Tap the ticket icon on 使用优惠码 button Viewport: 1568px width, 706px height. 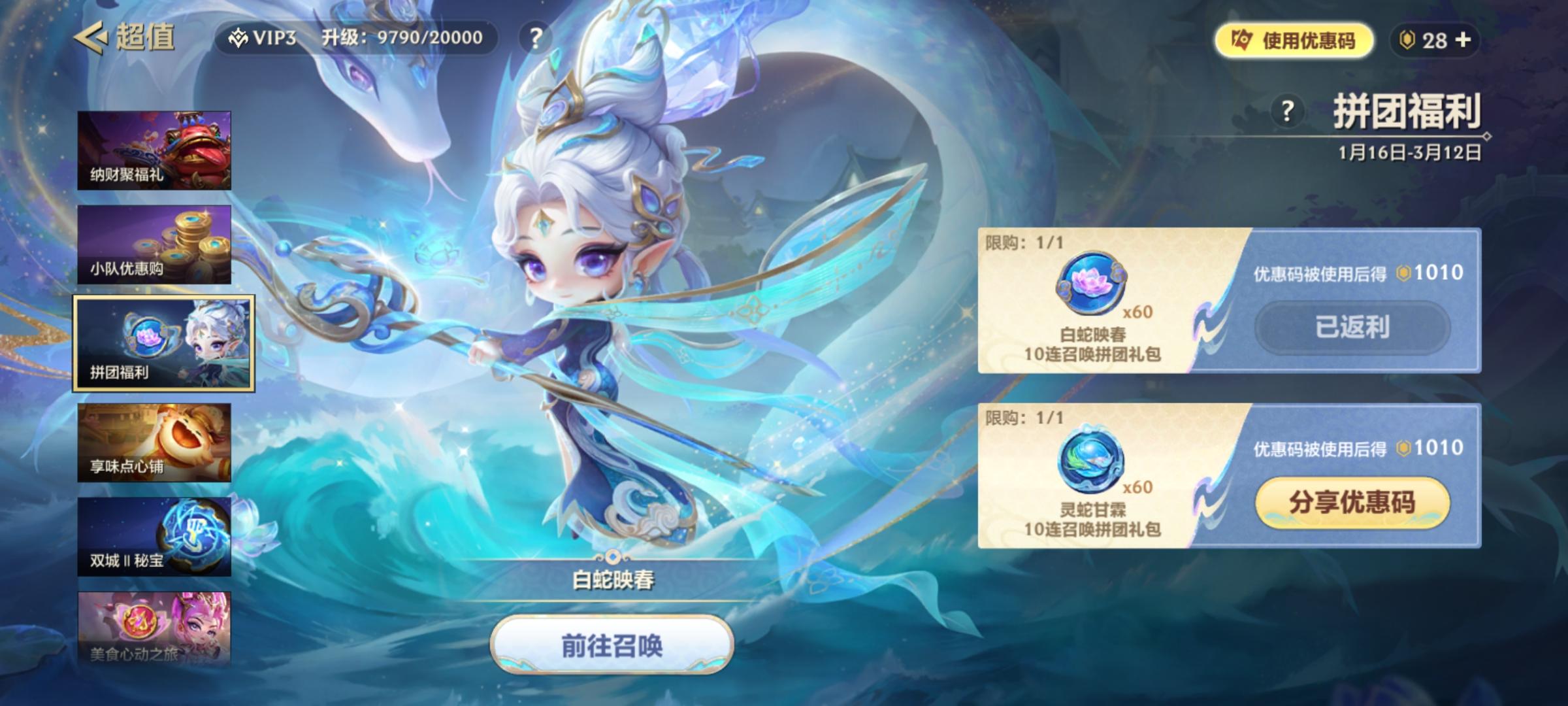pos(1244,40)
